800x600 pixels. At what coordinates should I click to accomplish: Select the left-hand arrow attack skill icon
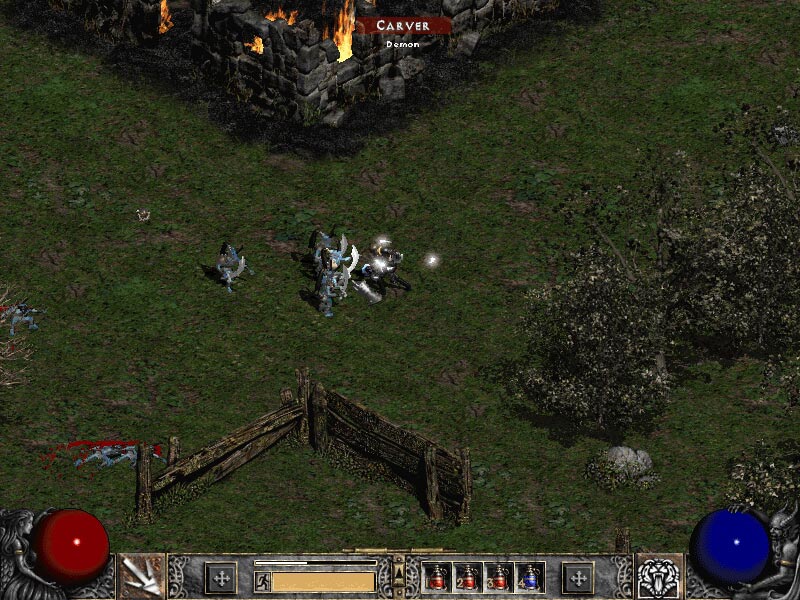pyautogui.click(x=142, y=576)
